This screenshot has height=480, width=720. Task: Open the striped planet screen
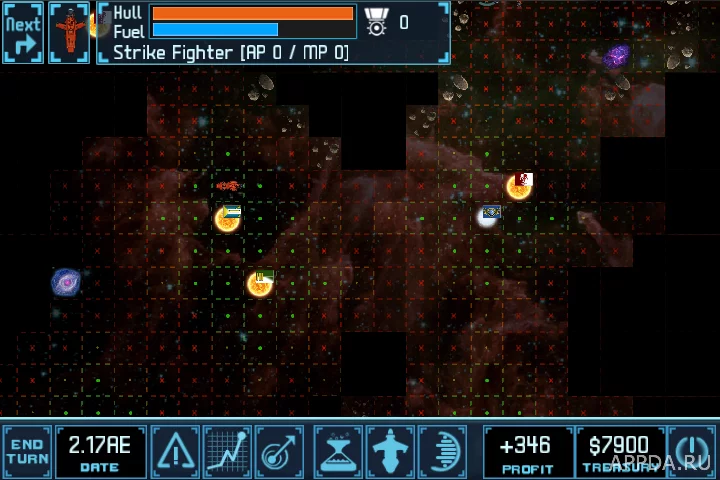coord(441,452)
